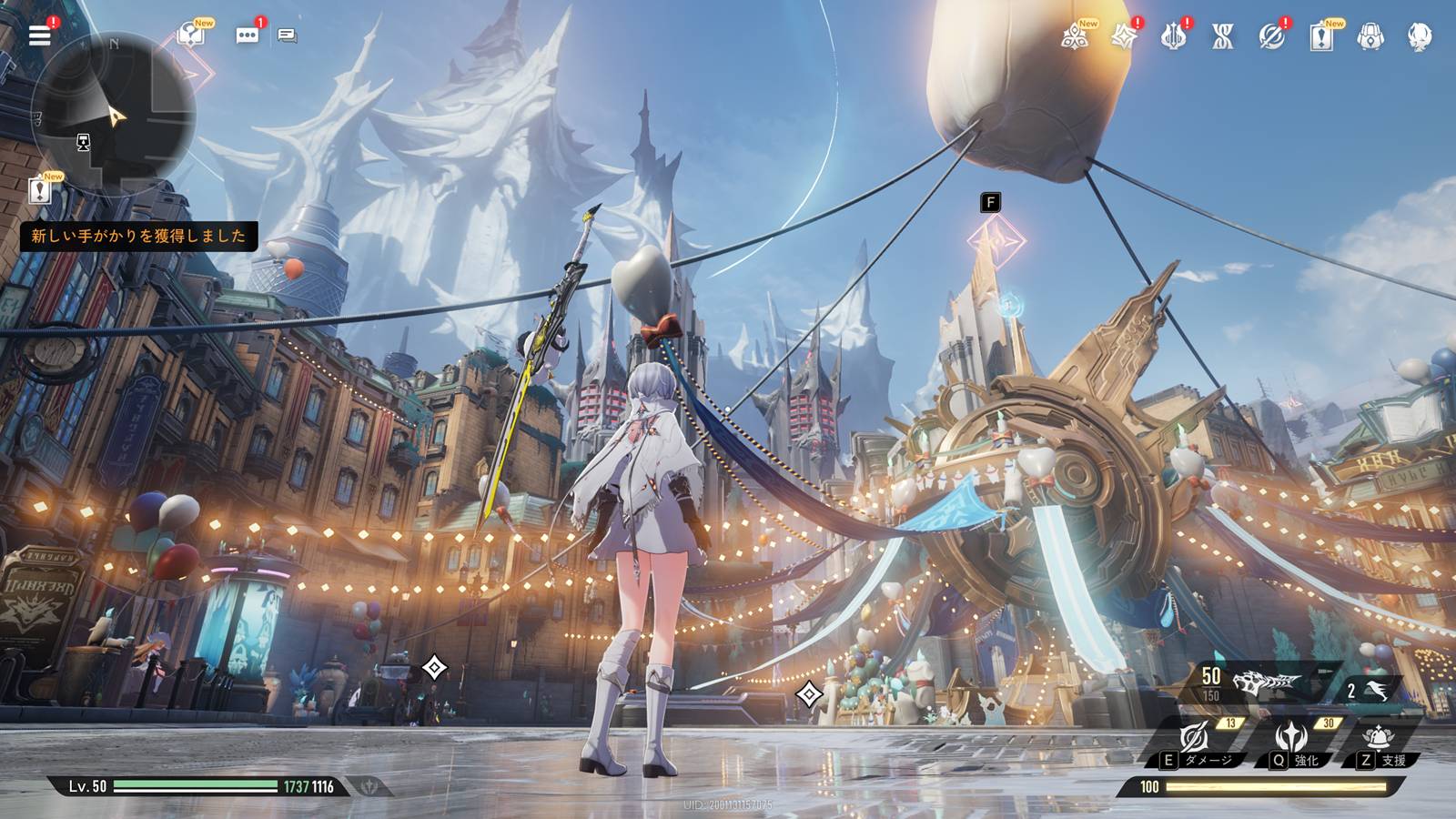
Task: Open the character head silhouette icon
Action: click(1419, 36)
